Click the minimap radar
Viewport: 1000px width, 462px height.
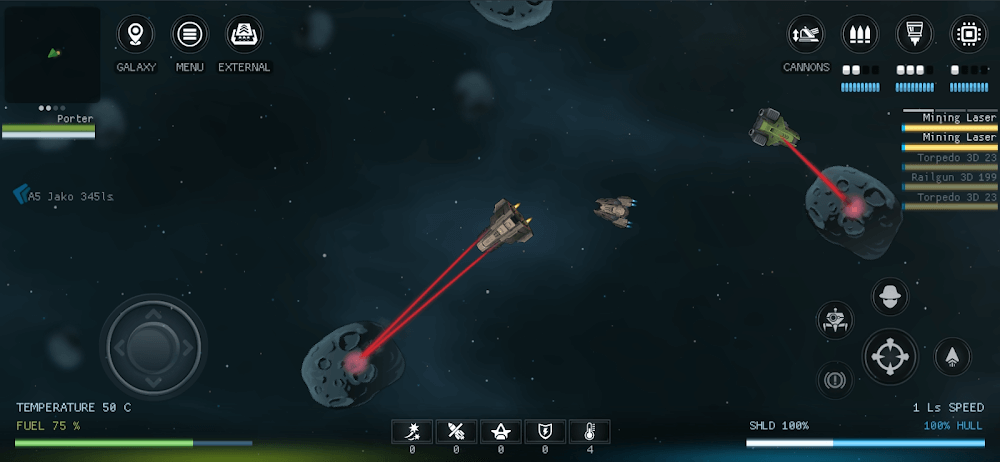pyautogui.click(x=52, y=53)
